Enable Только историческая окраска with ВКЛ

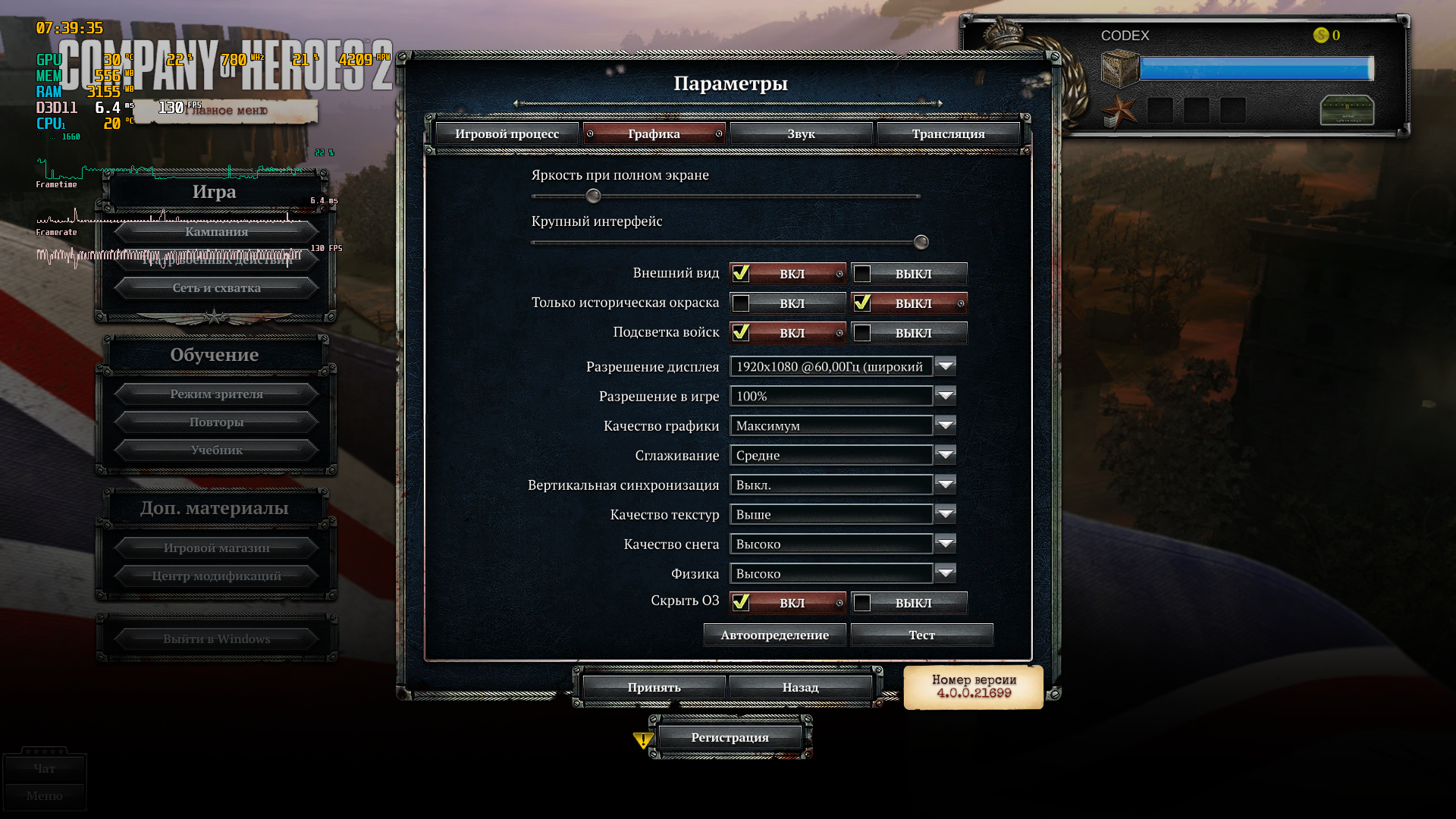(788, 303)
